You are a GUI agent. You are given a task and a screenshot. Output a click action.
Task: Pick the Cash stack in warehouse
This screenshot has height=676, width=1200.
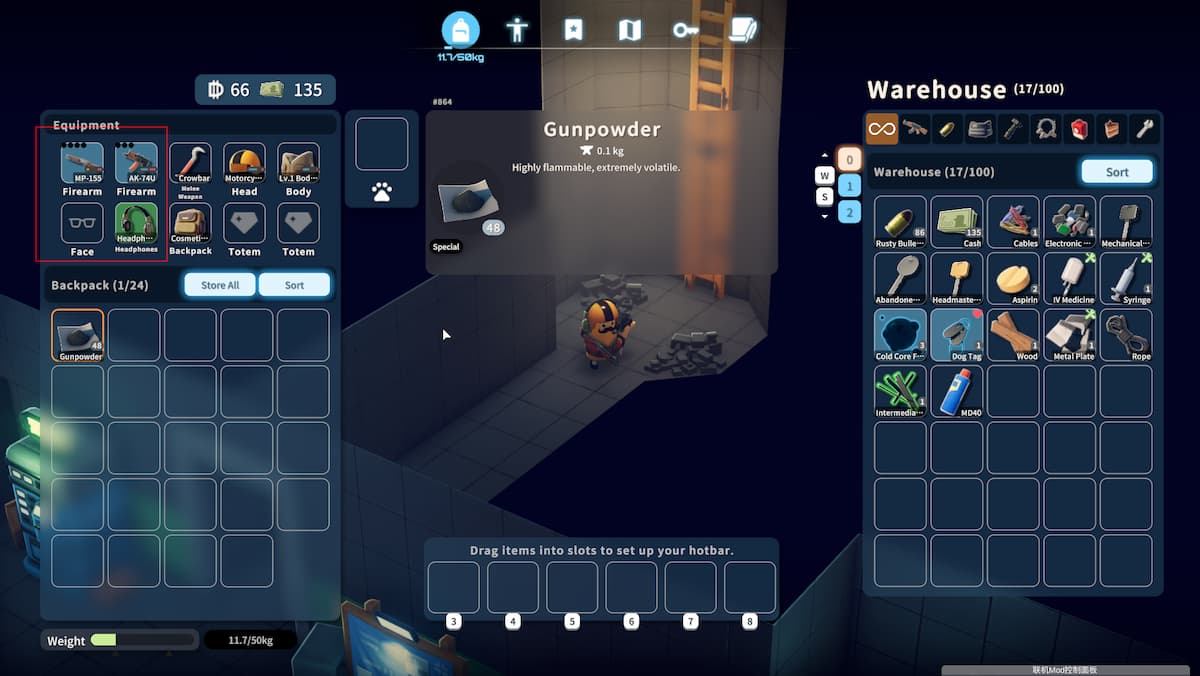(x=957, y=221)
